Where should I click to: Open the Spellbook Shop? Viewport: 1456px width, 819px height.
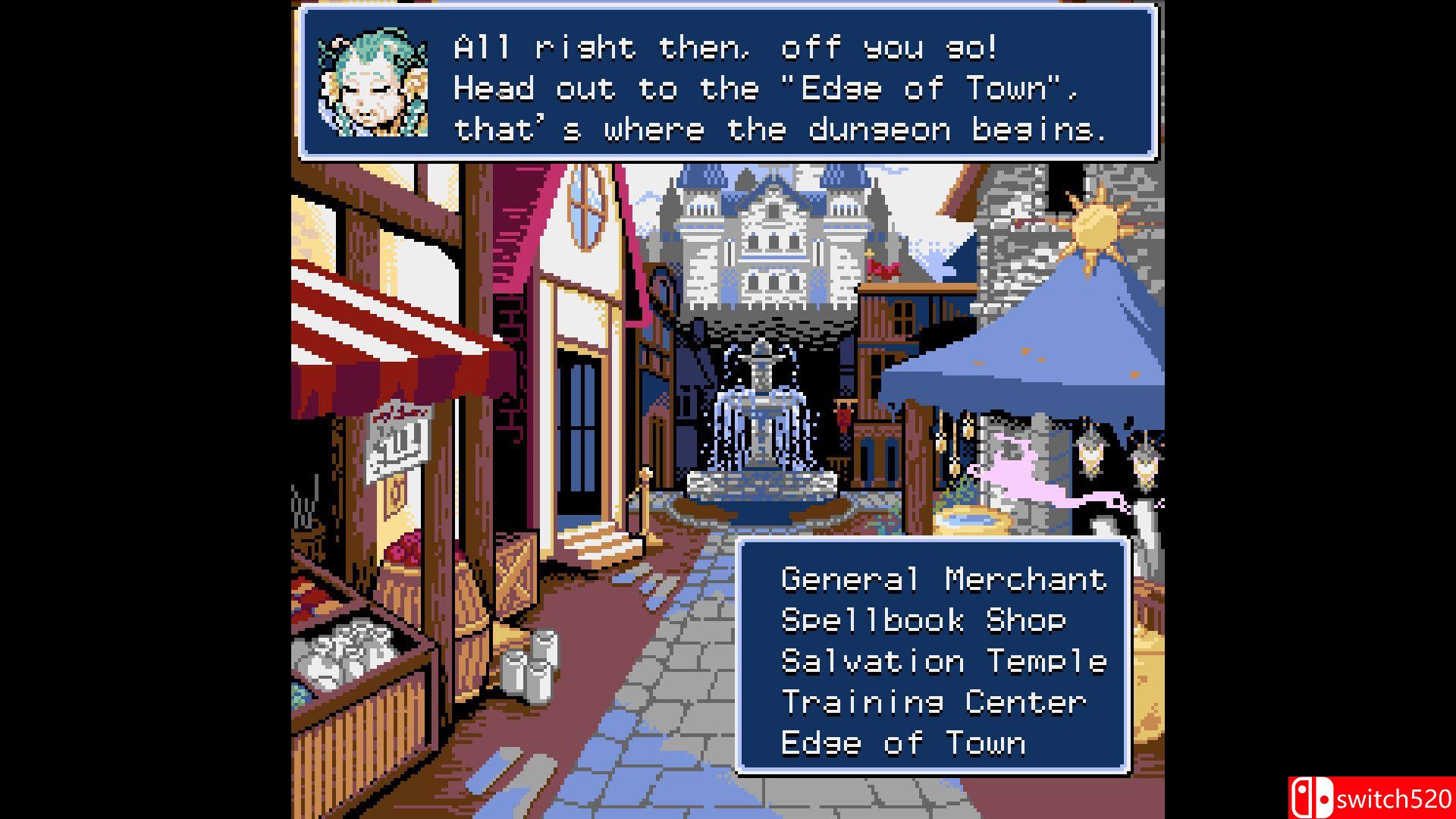pos(923,620)
